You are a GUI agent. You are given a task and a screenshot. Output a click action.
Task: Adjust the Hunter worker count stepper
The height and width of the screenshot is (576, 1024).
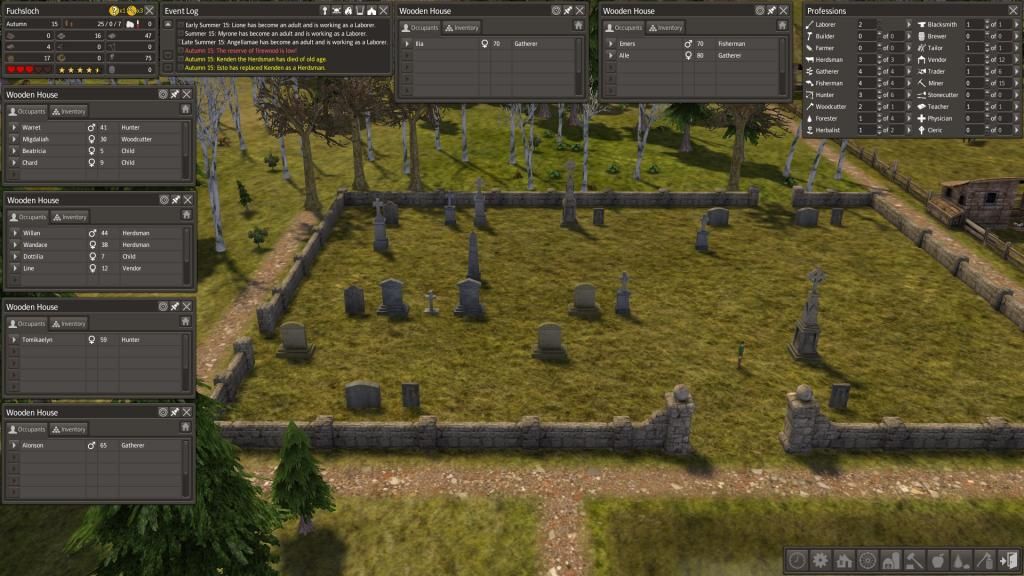click(879, 95)
